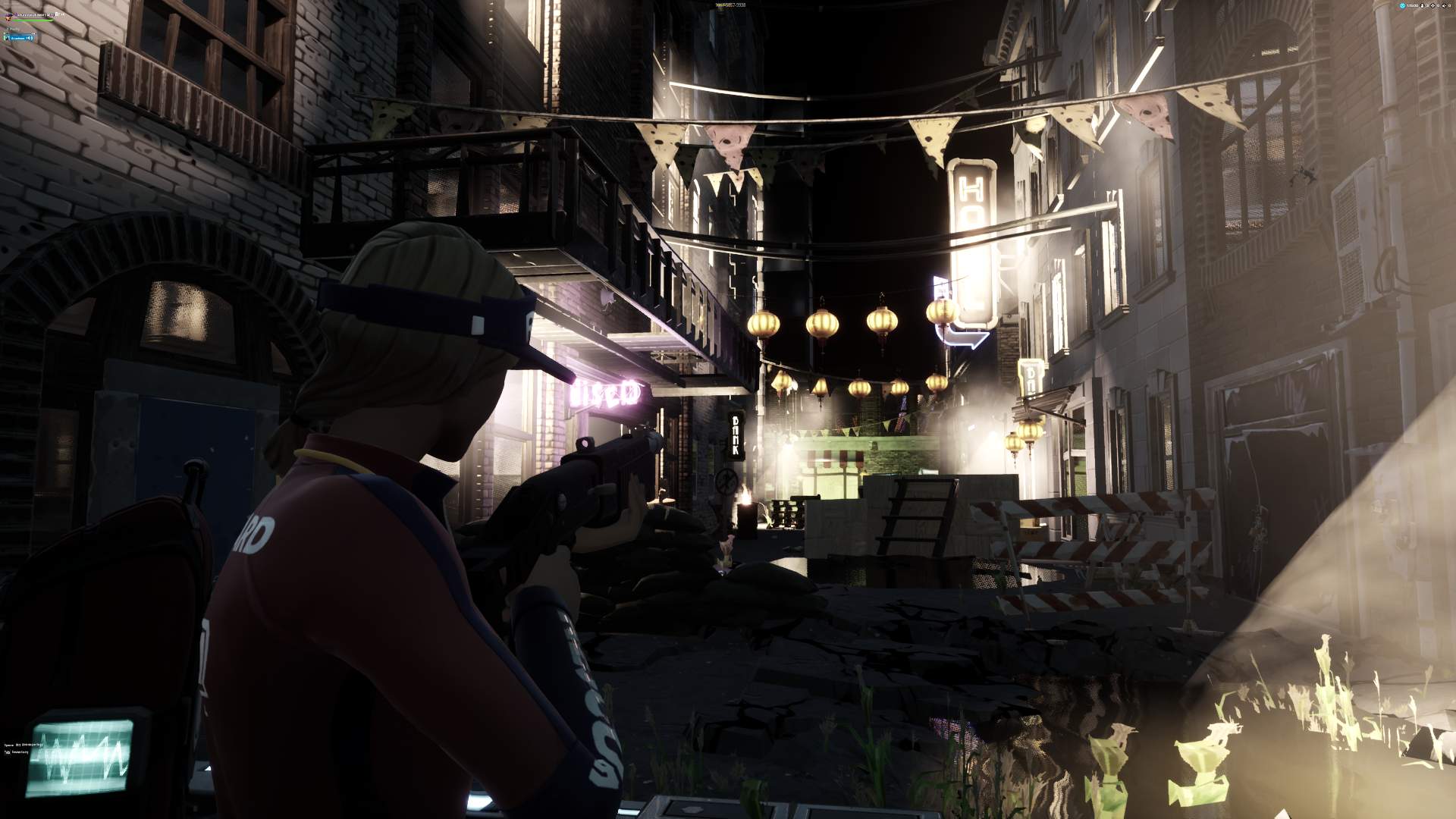
Task: Click the player avatar beside the squad nameplate
Action: tap(8, 17)
